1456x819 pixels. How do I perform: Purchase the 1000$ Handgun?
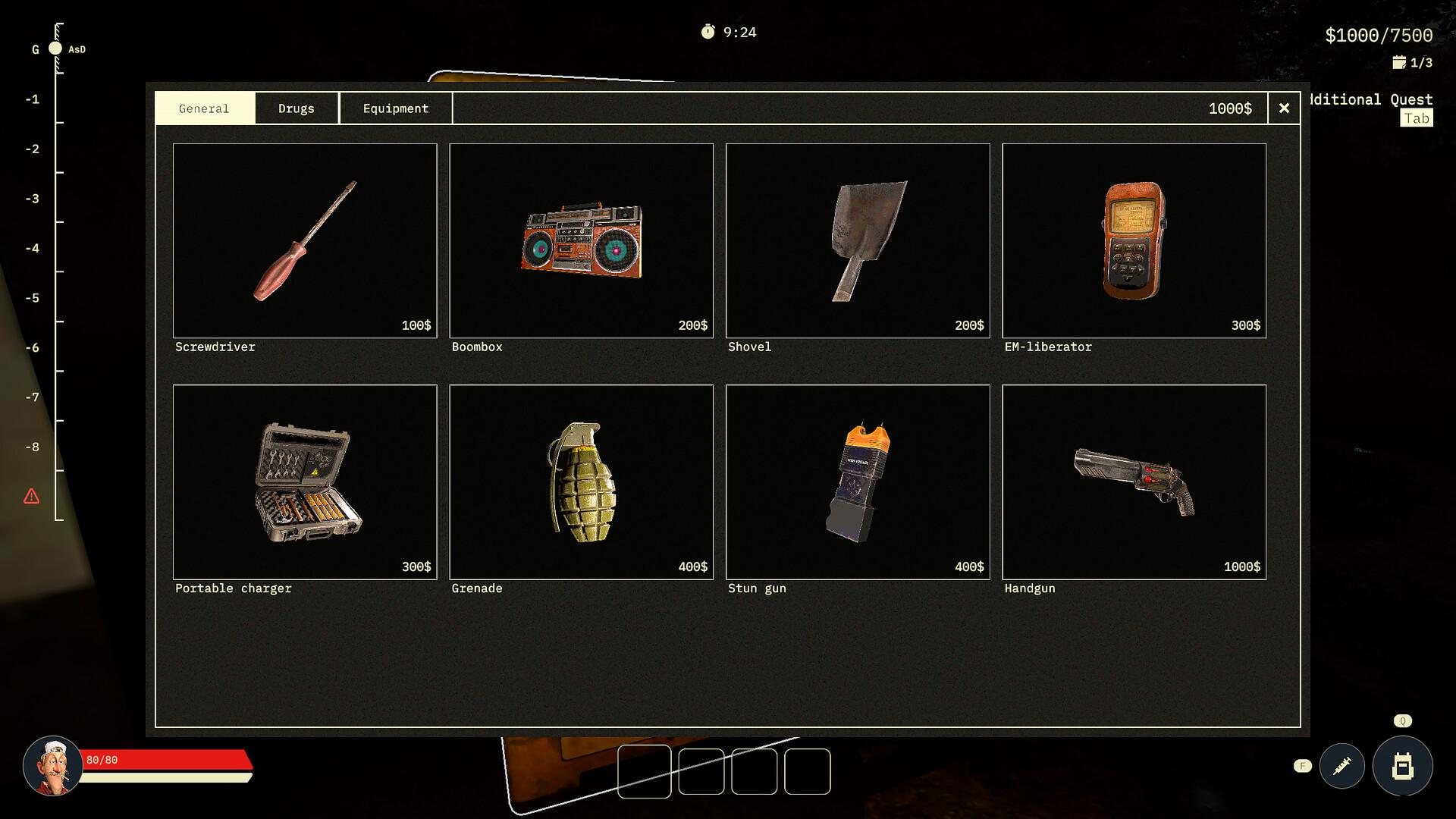pyautogui.click(x=1134, y=482)
